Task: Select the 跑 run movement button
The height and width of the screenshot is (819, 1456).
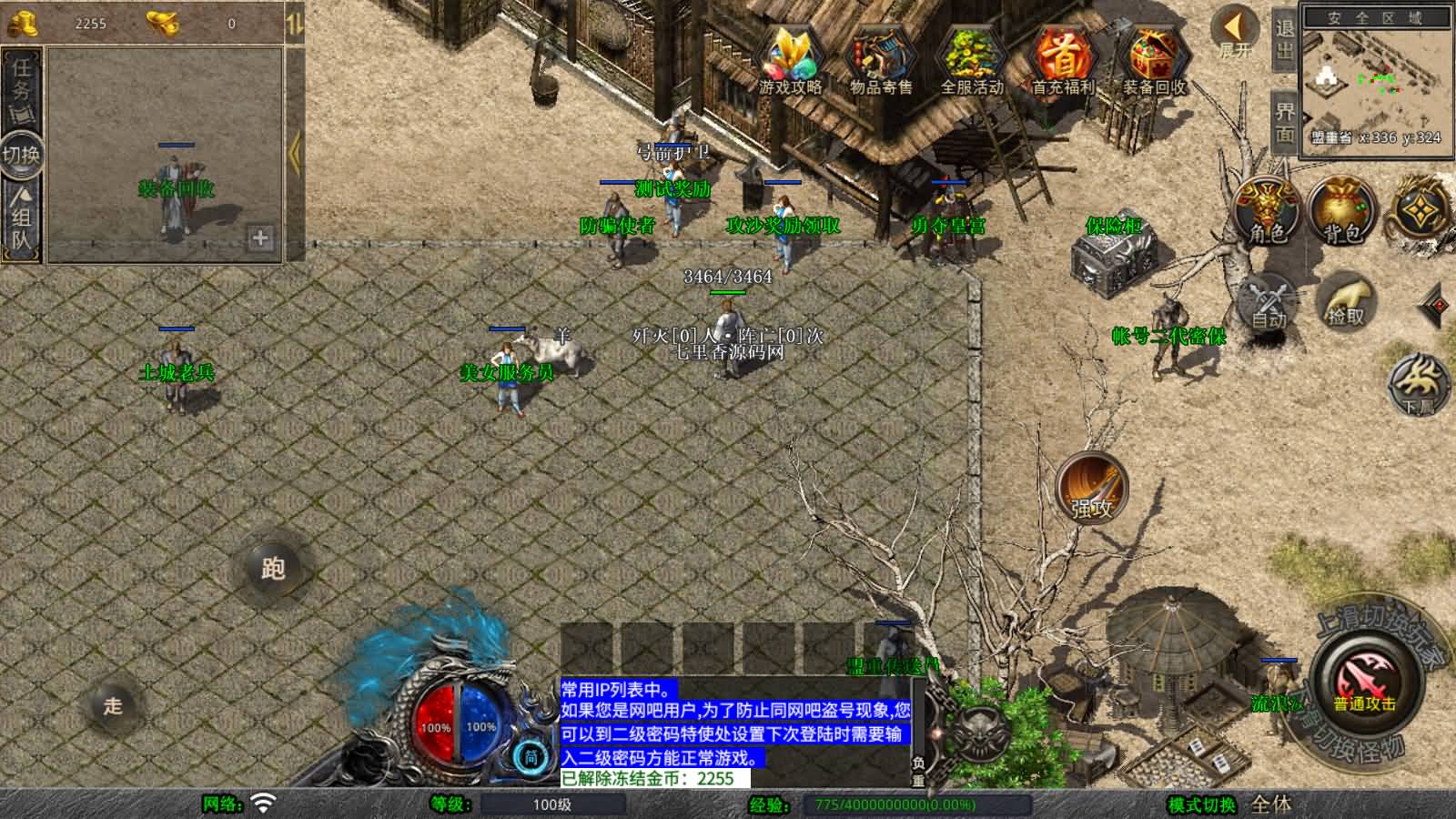Action: (273, 569)
